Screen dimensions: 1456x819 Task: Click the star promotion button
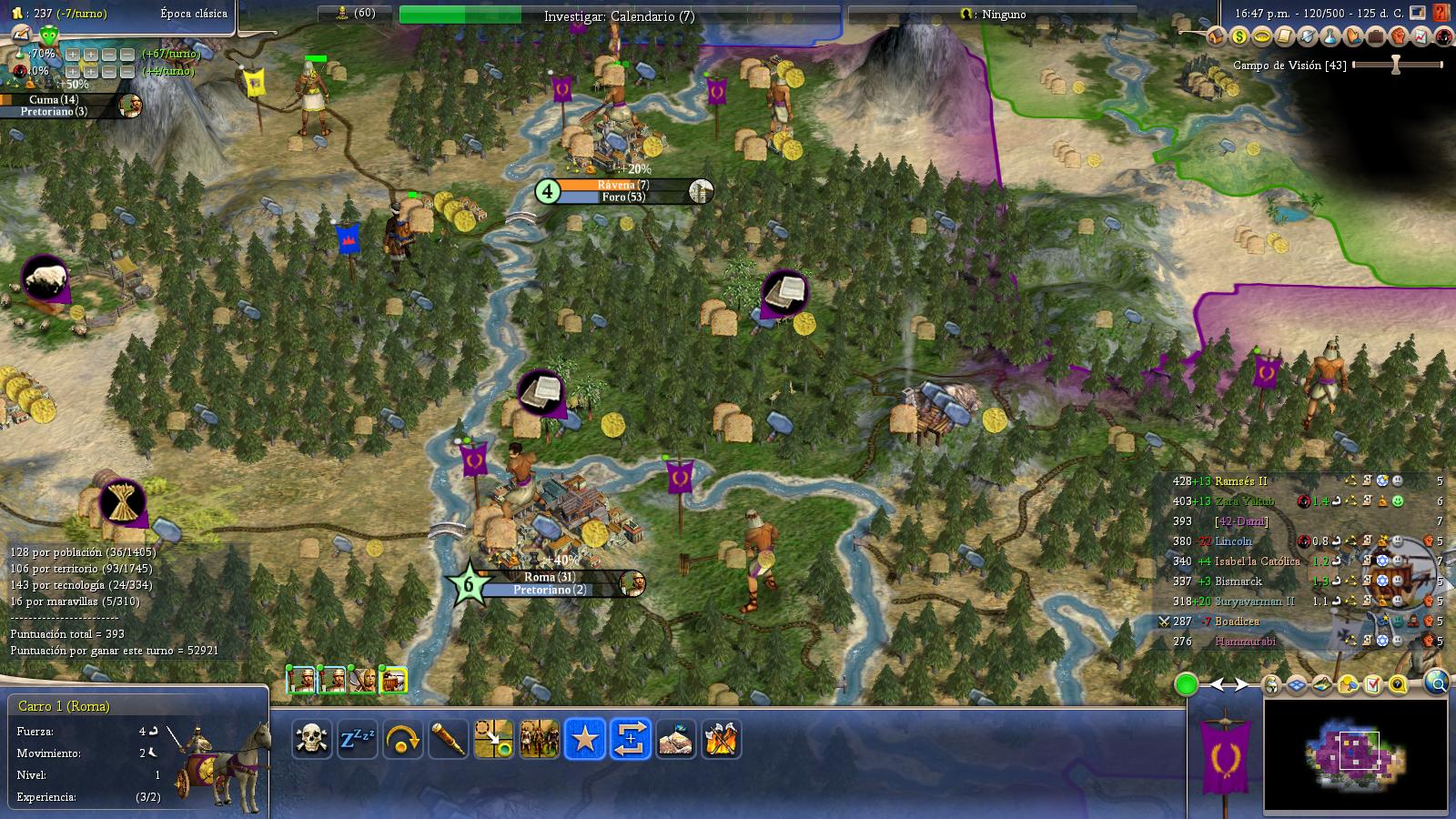(584, 739)
